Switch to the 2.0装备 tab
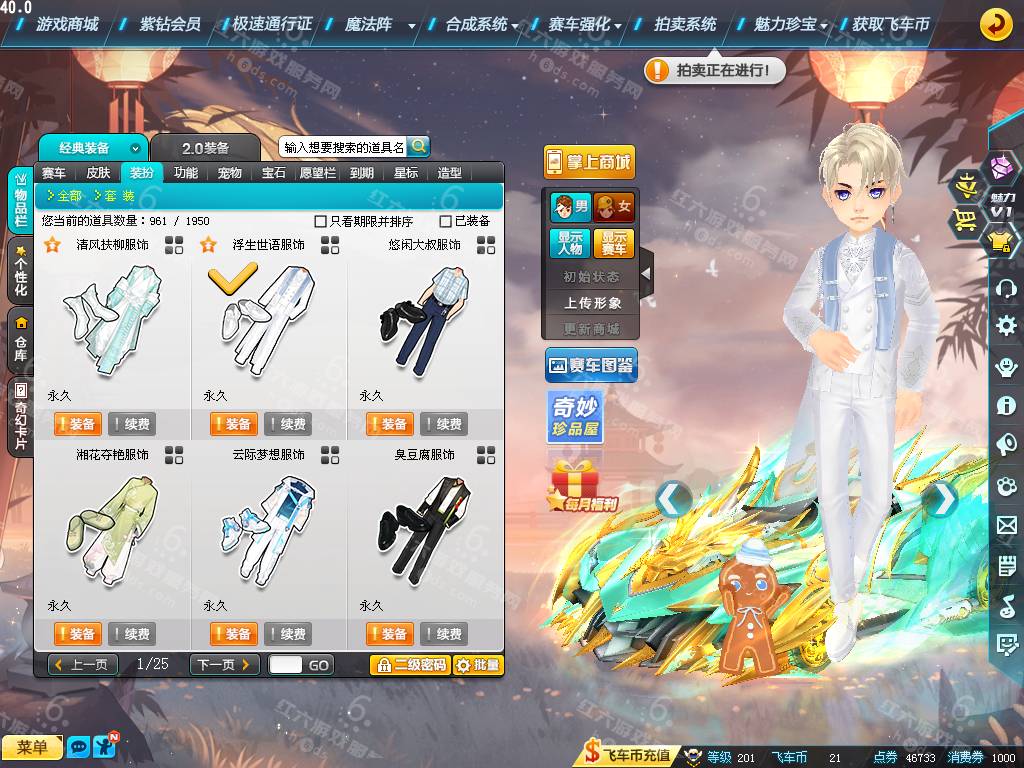 pyautogui.click(x=205, y=148)
